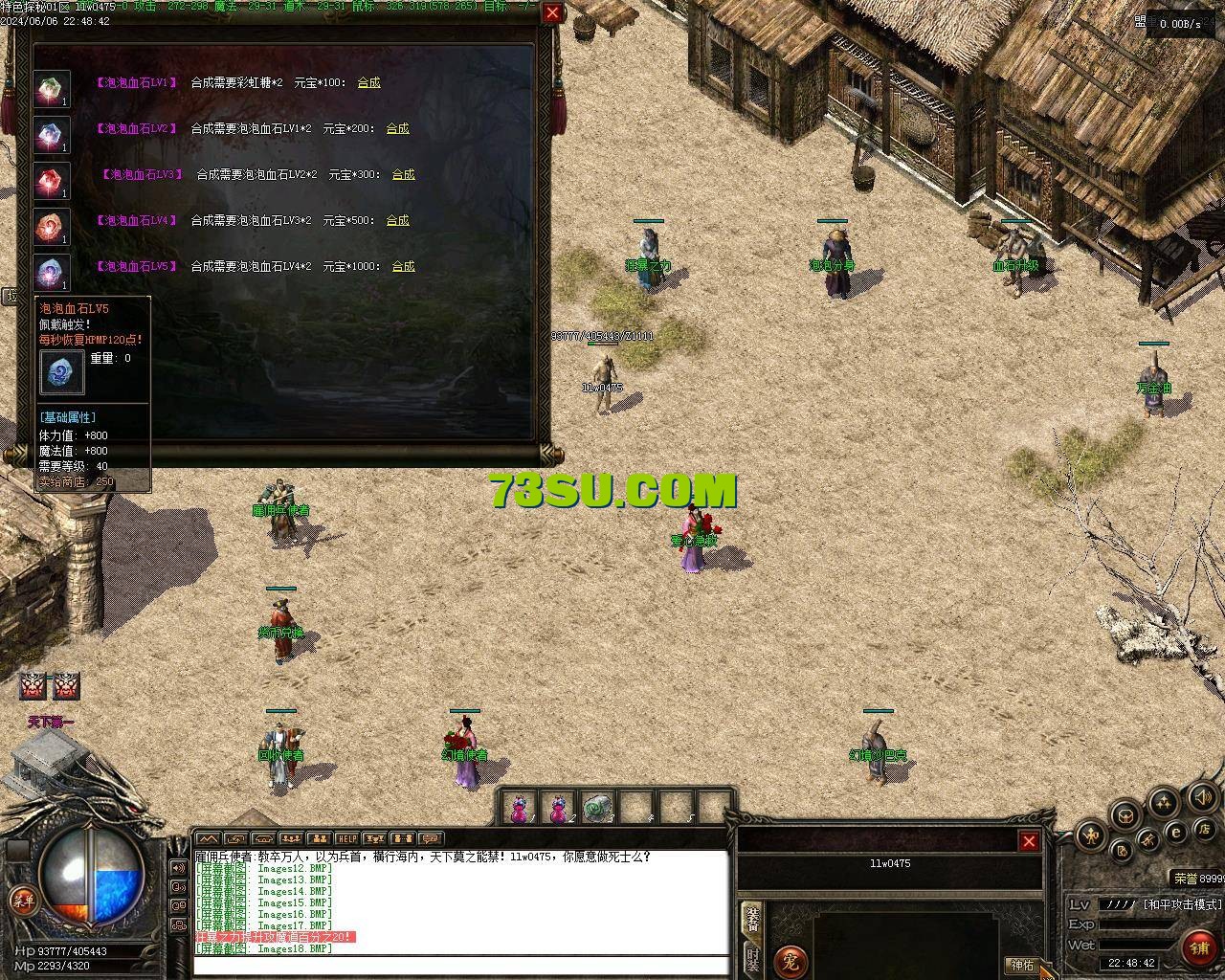This screenshot has width=1225, height=980.
Task: Close the character panel for llw0475
Action: click(x=1029, y=841)
